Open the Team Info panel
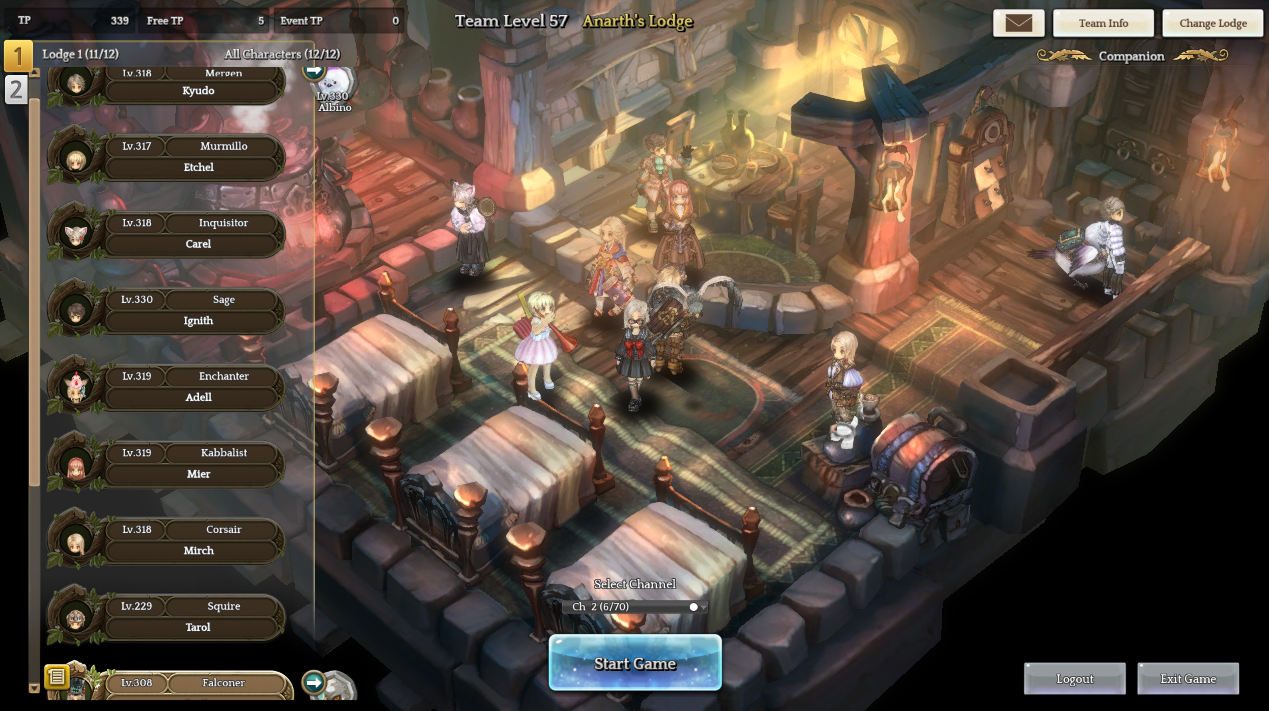 (x=1103, y=23)
